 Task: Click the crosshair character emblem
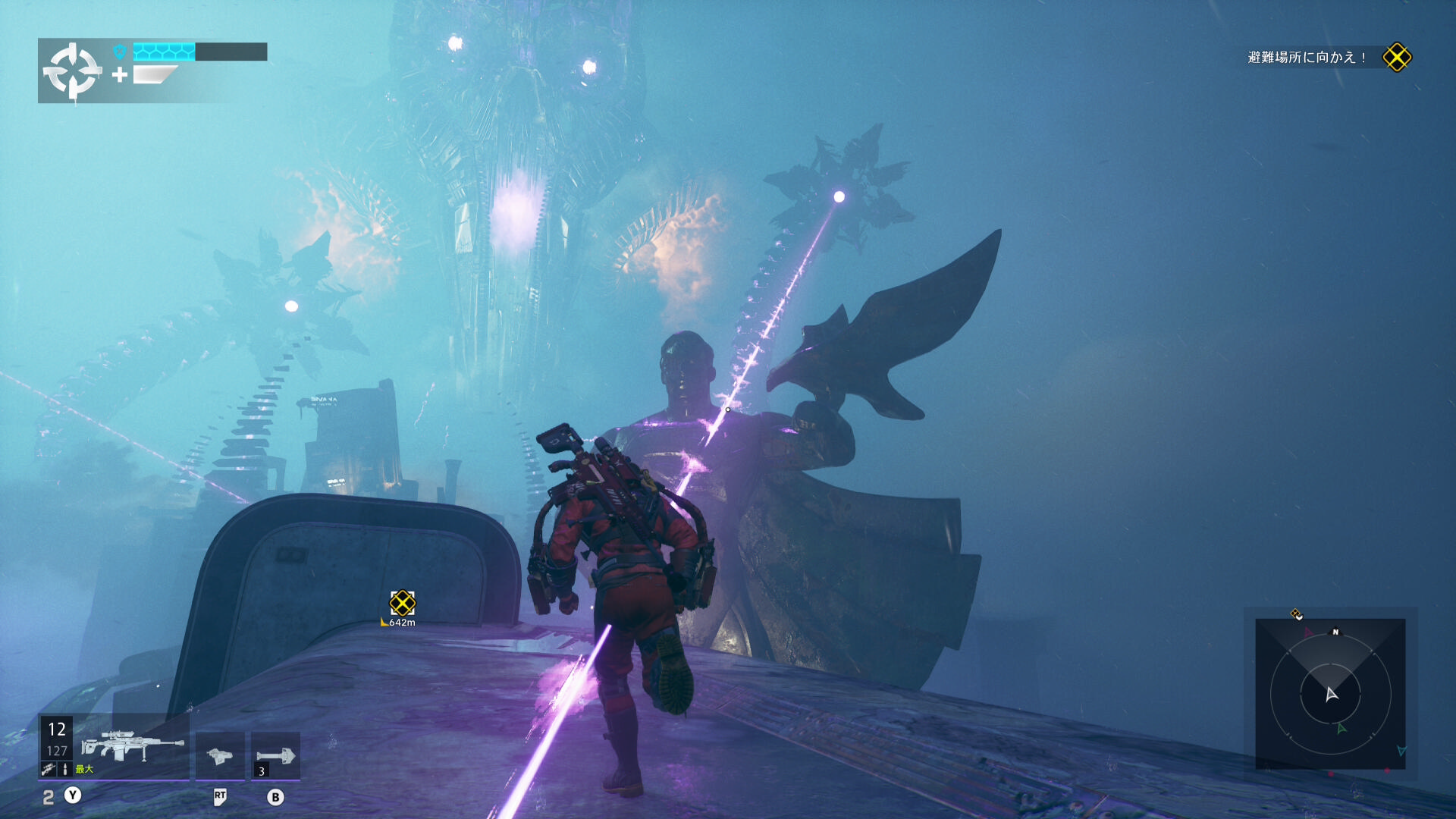click(x=72, y=71)
